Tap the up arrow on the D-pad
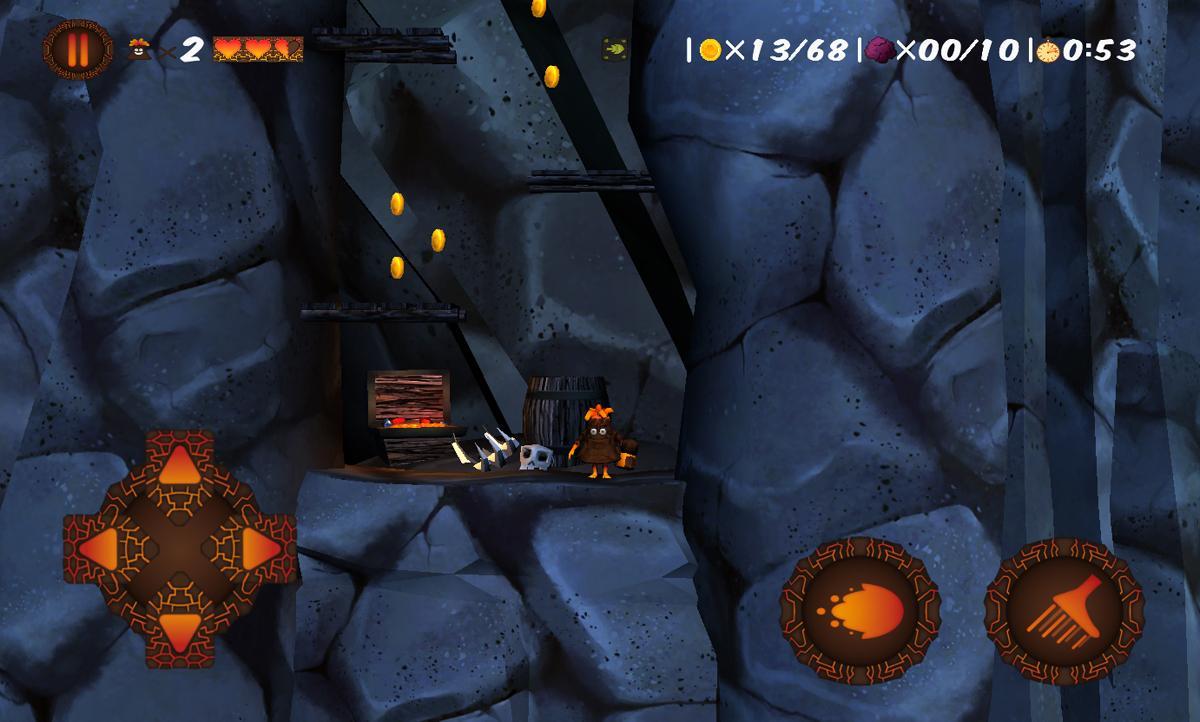This screenshot has height=722, width=1200. tap(180, 464)
